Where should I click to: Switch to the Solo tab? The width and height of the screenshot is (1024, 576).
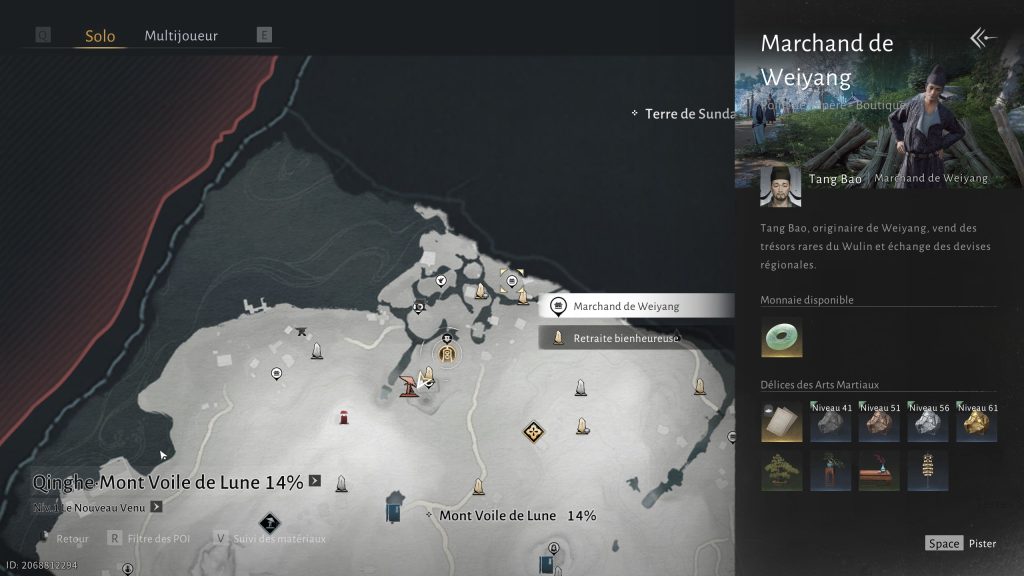[x=100, y=36]
